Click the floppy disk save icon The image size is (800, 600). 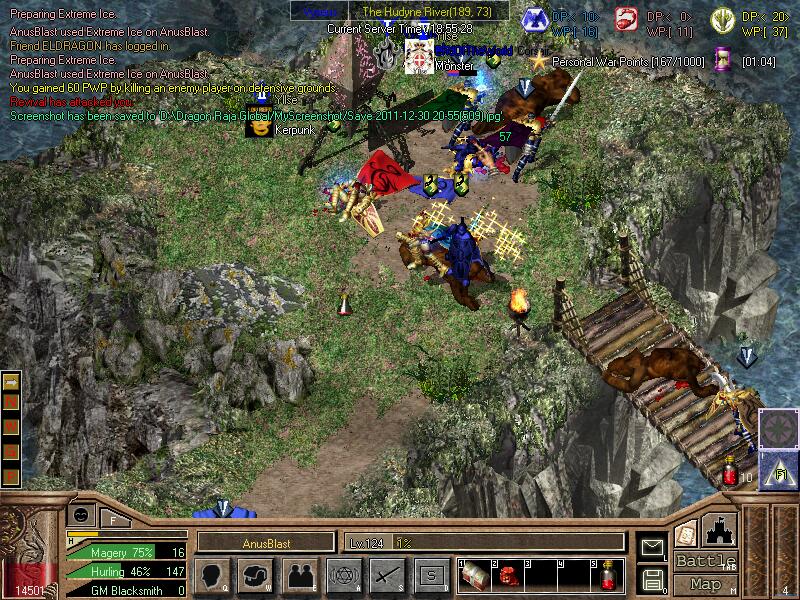tap(652, 578)
